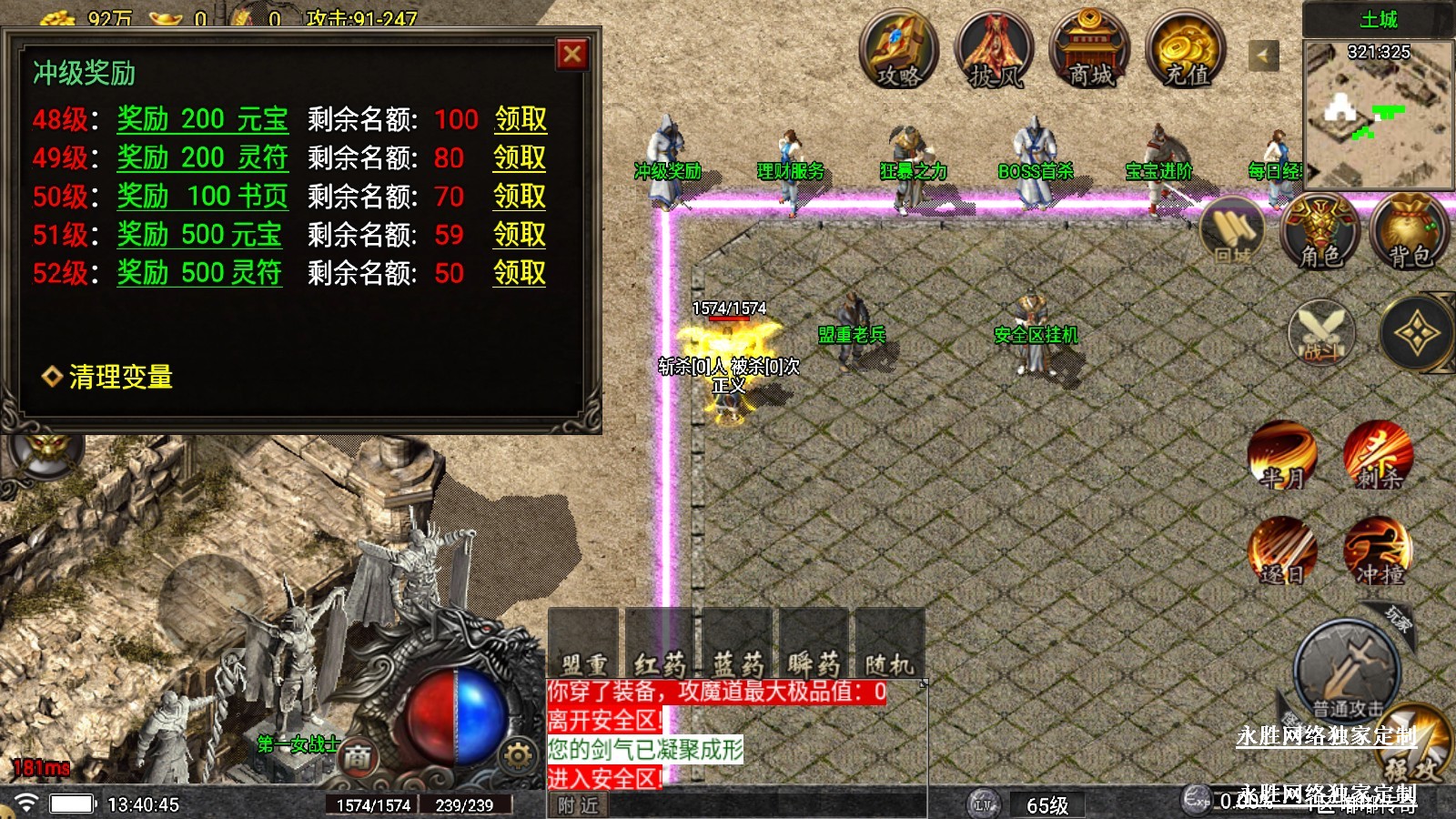The image size is (1456, 819).
Task: Trigger the 普通攻击 normal attack button
Action: (1347, 669)
